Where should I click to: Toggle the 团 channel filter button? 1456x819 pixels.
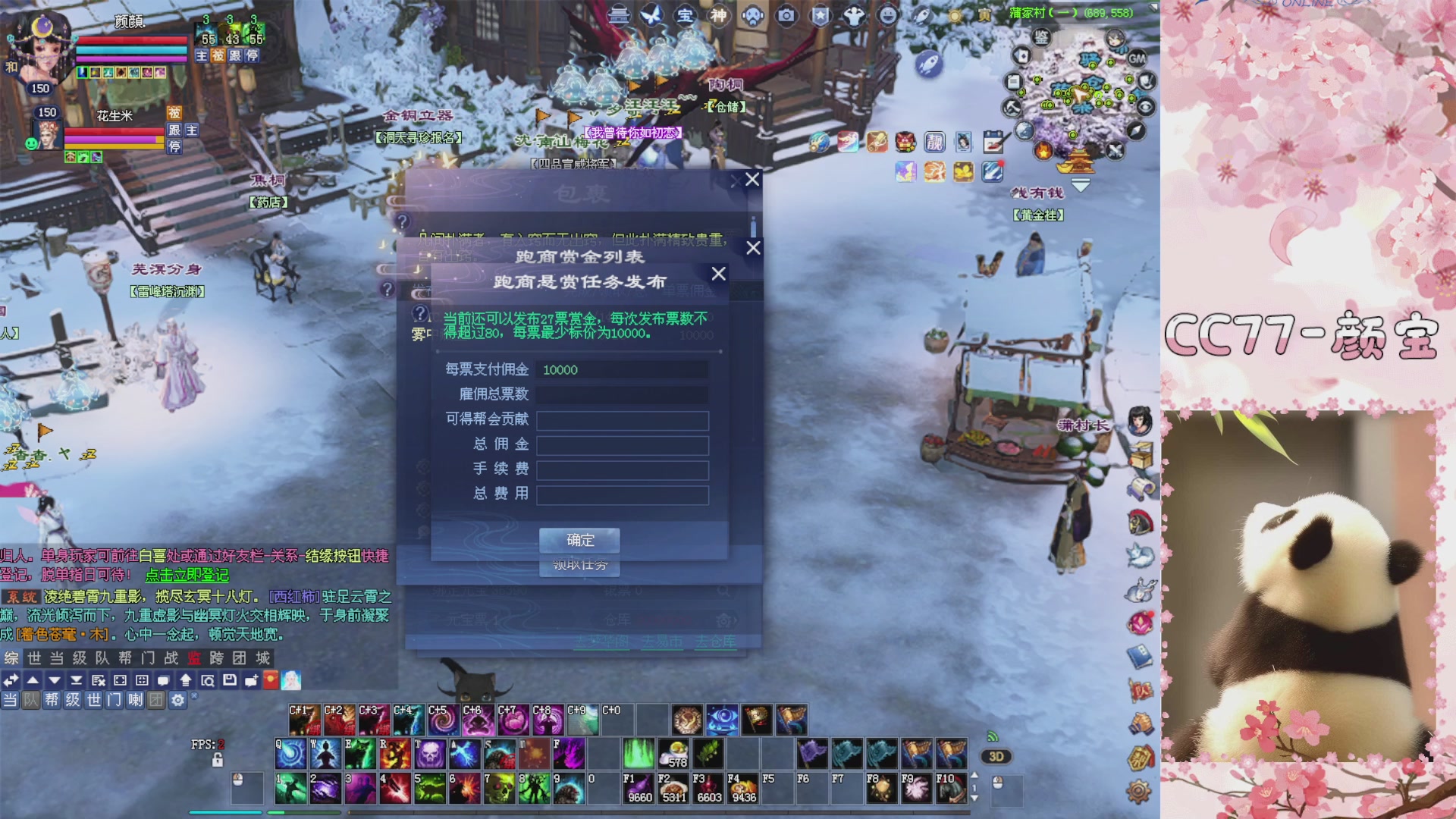pos(156,700)
